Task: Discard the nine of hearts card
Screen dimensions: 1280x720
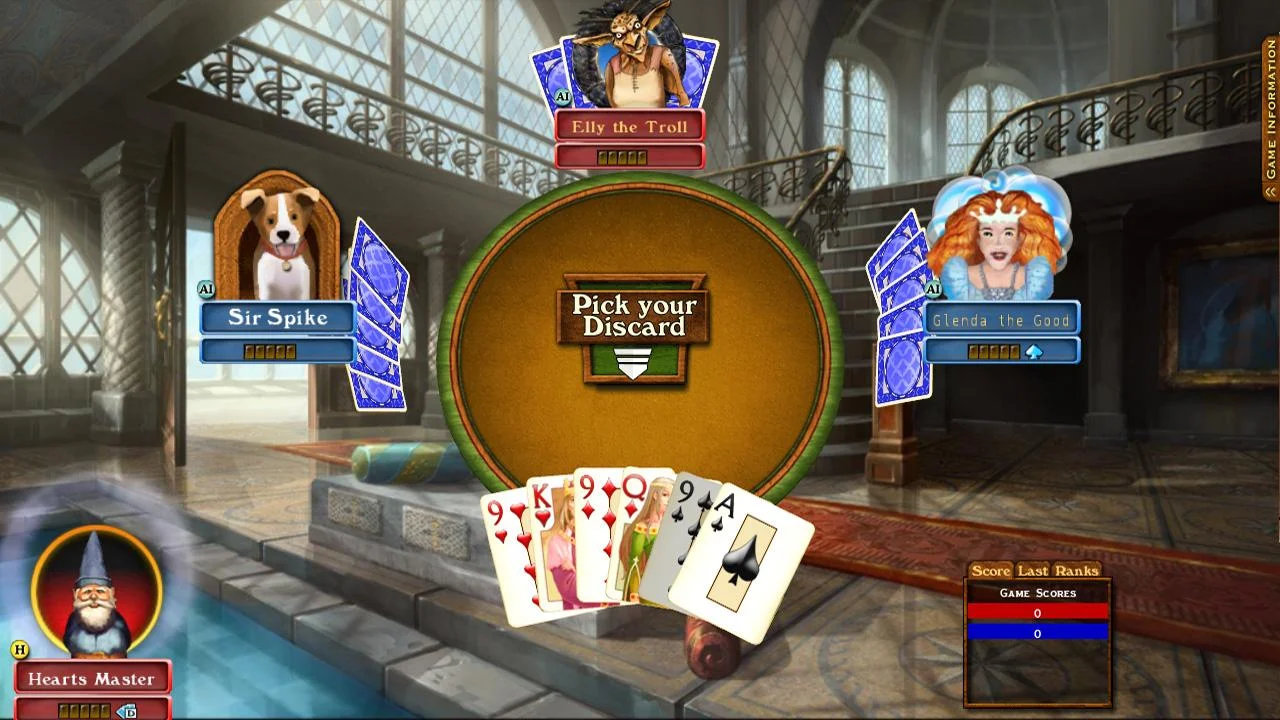Action: tap(503, 560)
